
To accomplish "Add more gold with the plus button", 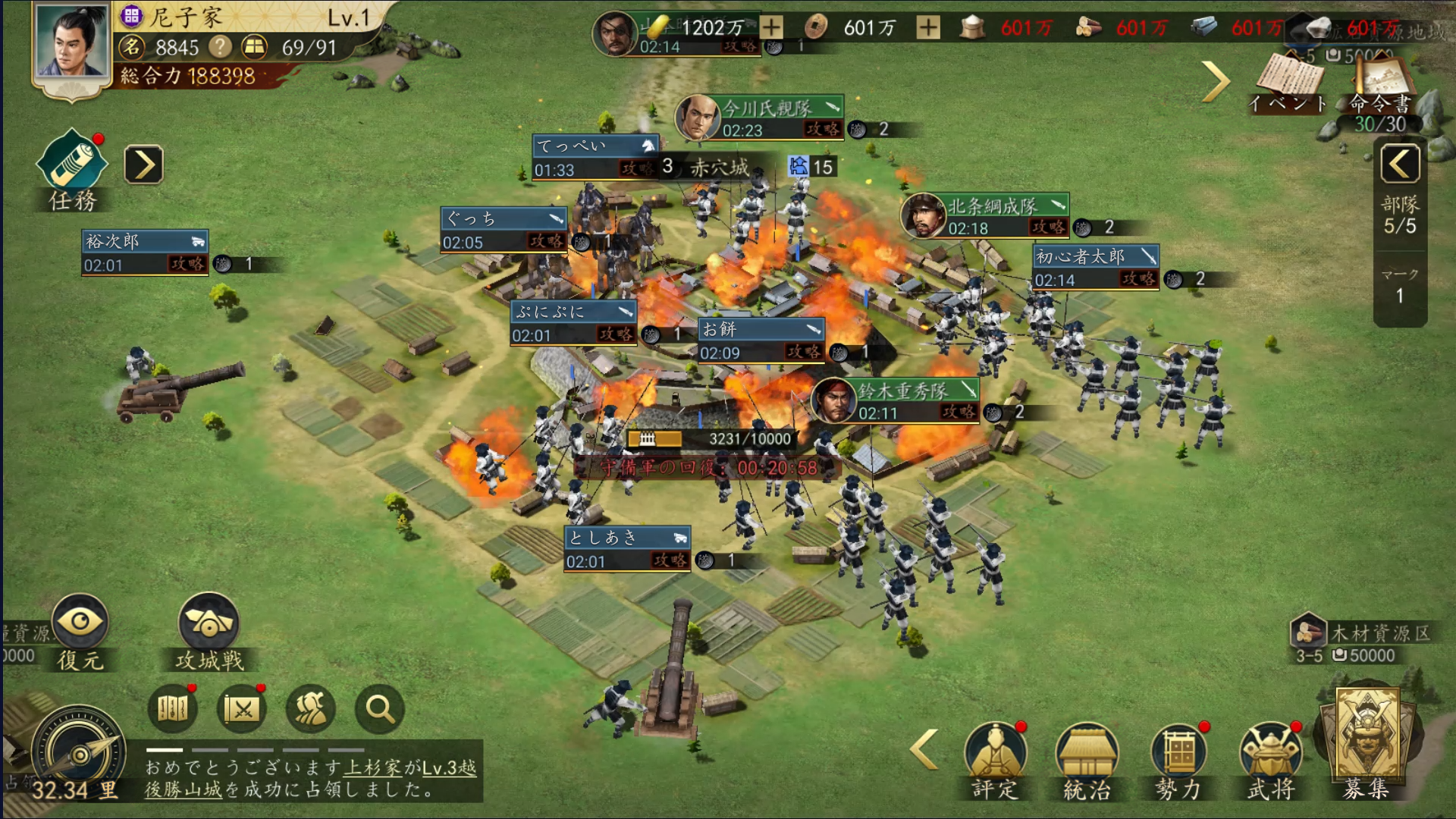I will (x=771, y=28).
